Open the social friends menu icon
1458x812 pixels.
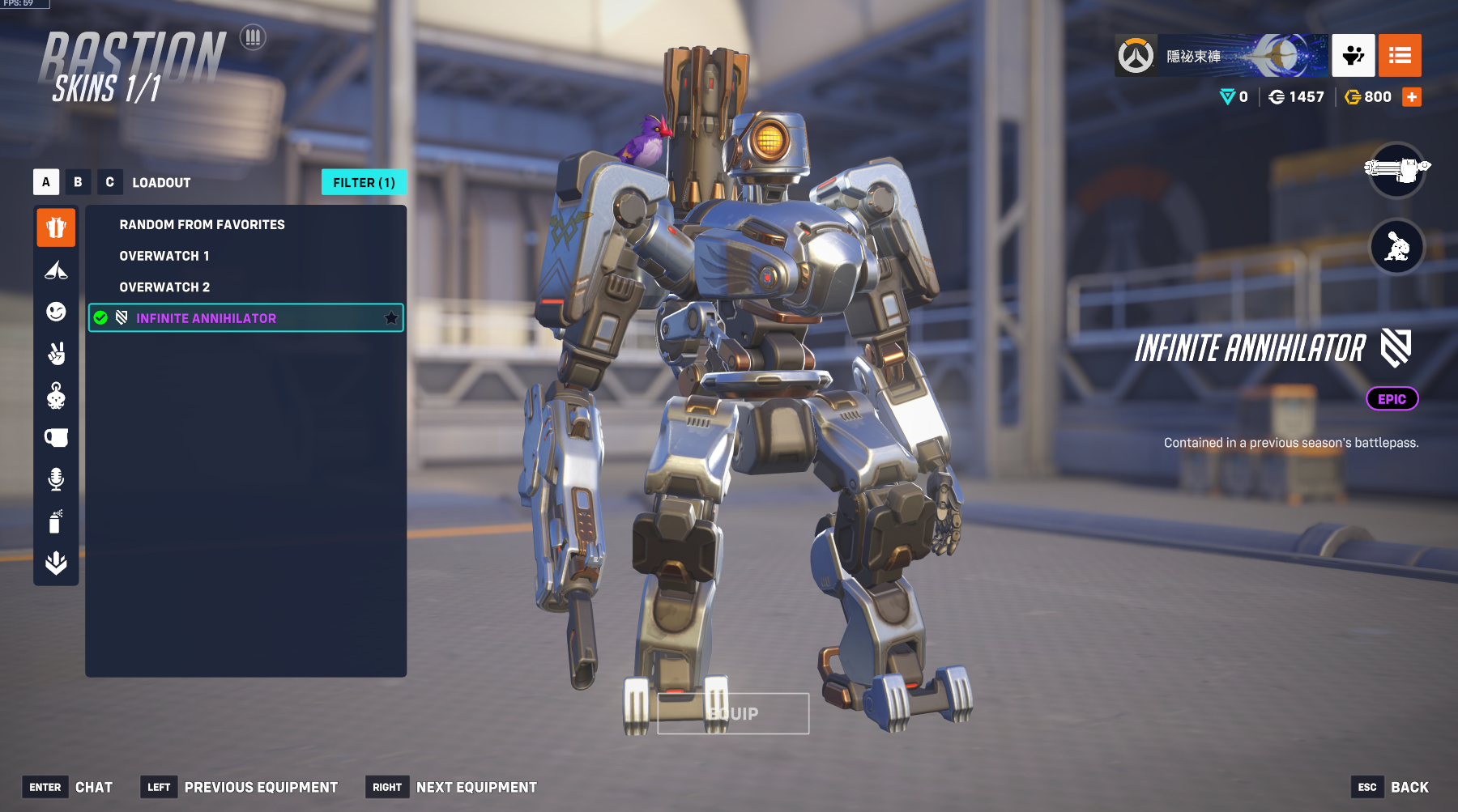1353,55
